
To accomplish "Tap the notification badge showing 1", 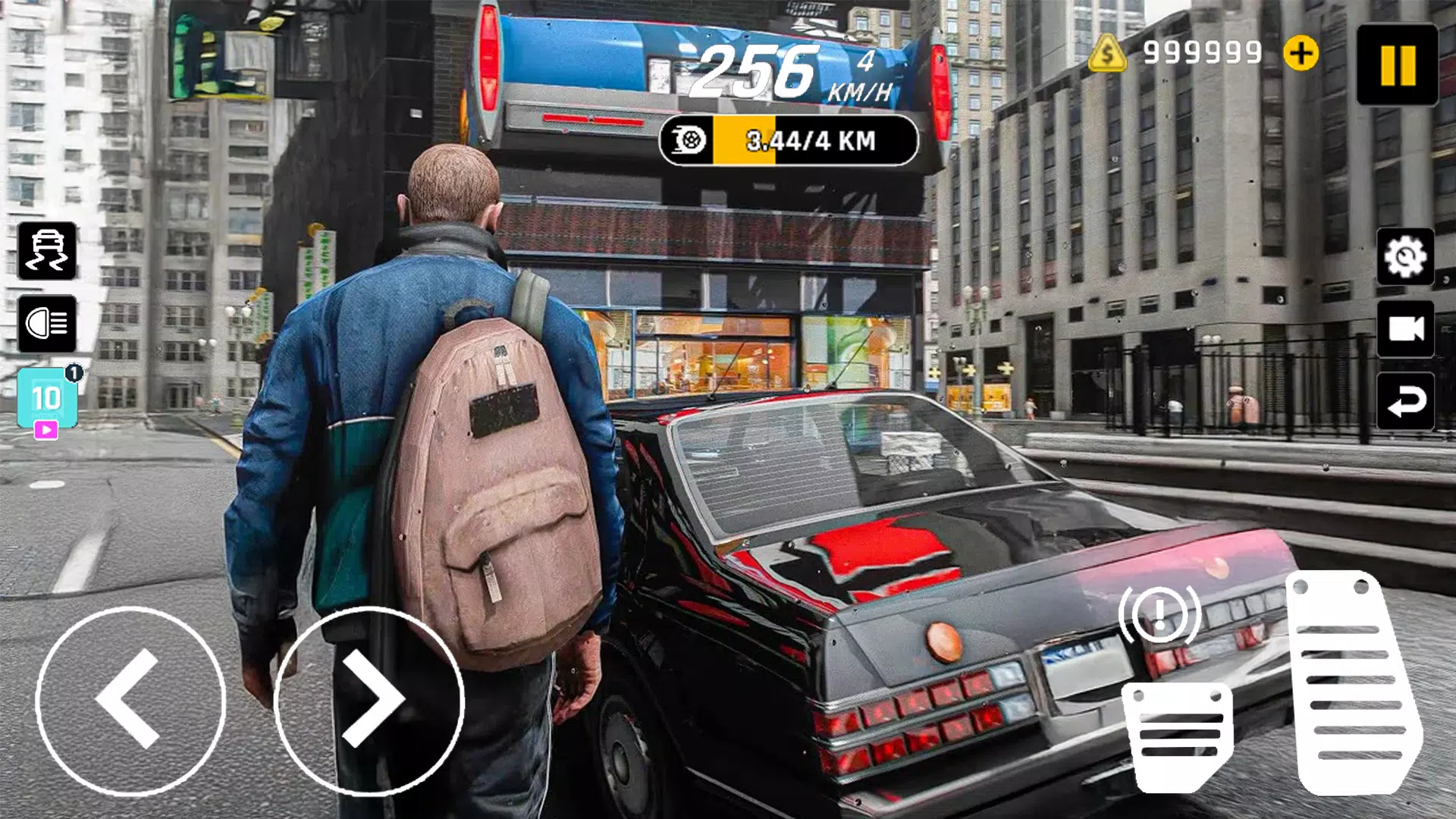I will 73,374.
